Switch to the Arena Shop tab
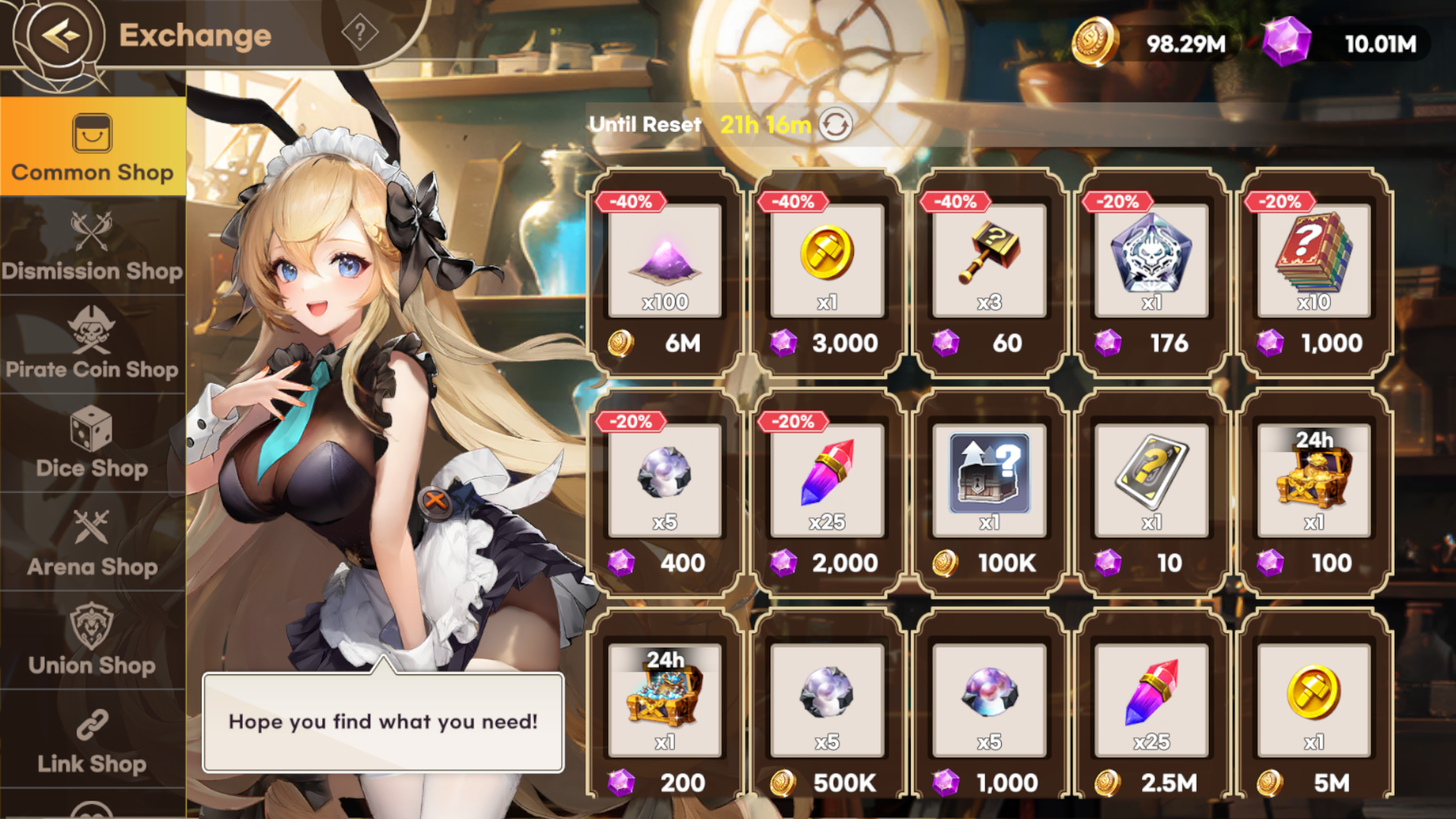1456x819 pixels. 93,542
